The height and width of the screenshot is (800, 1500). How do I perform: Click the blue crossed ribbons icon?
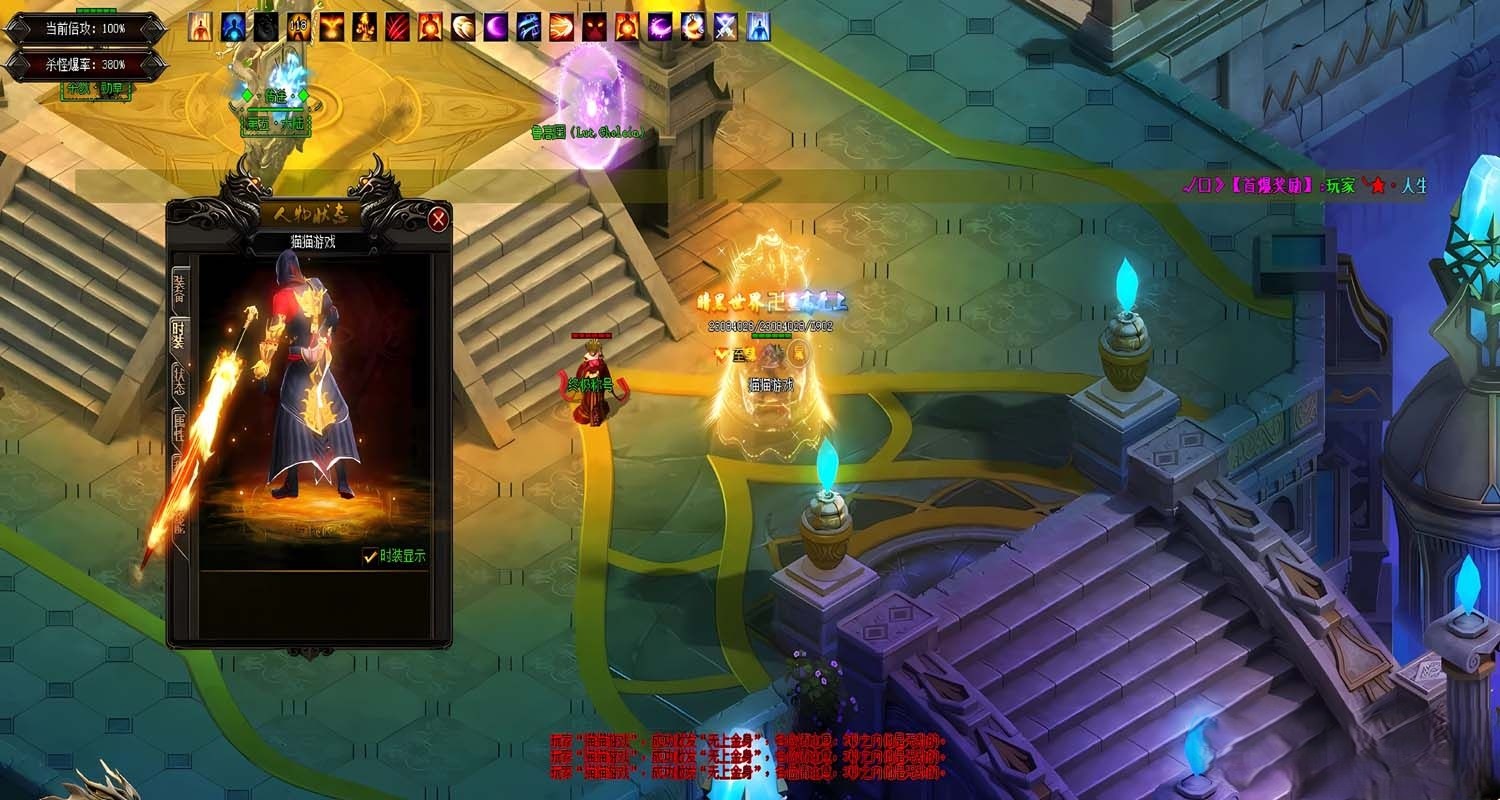pyautogui.click(x=529, y=27)
